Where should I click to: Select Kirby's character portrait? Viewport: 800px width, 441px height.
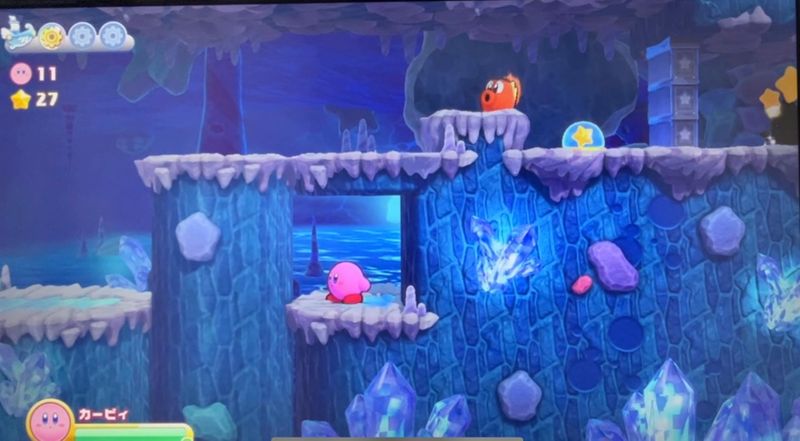(x=50, y=420)
